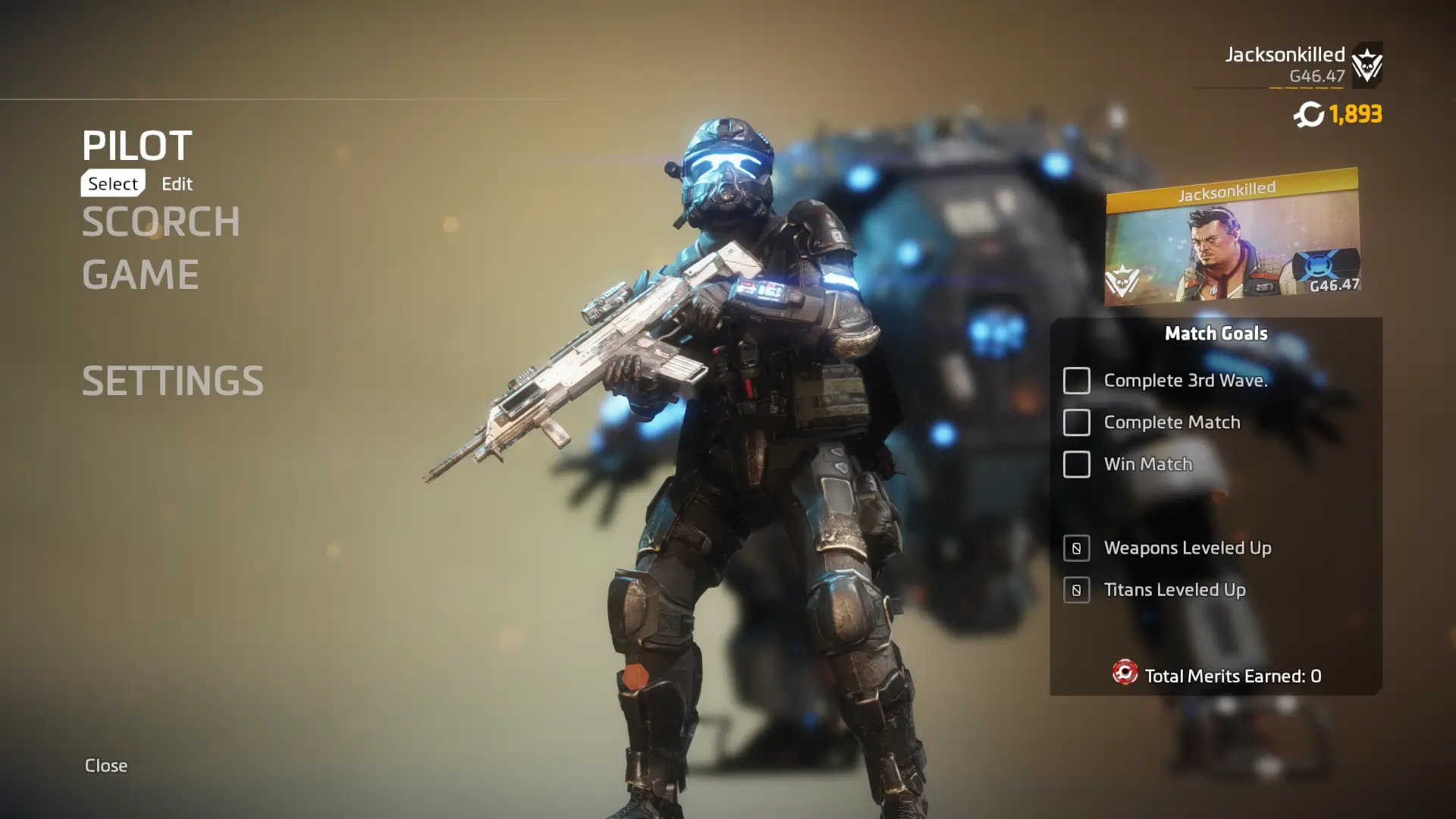Open the Edit option under Pilot
1456x819 pixels.
pos(177,184)
